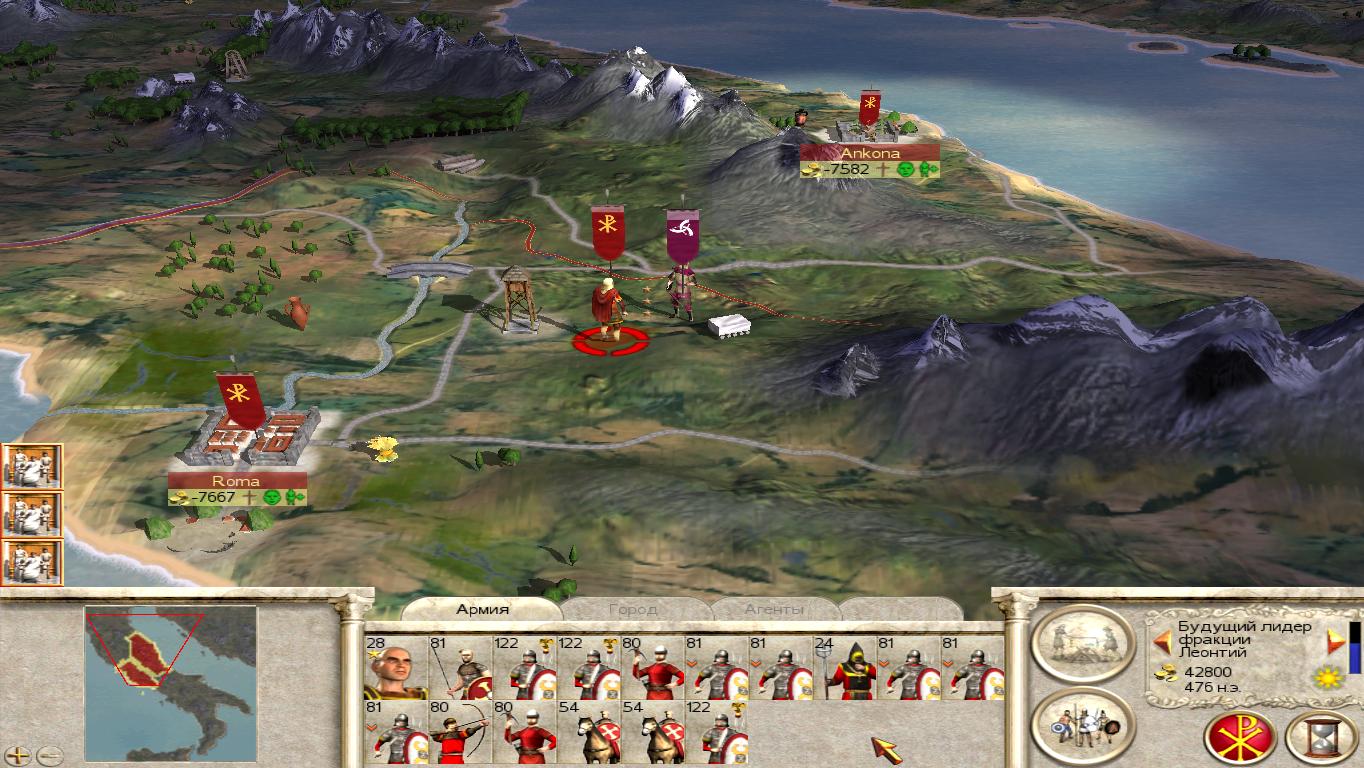Zoom in the minimap with plus button
The image size is (1364, 768).
[x=20, y=756]
